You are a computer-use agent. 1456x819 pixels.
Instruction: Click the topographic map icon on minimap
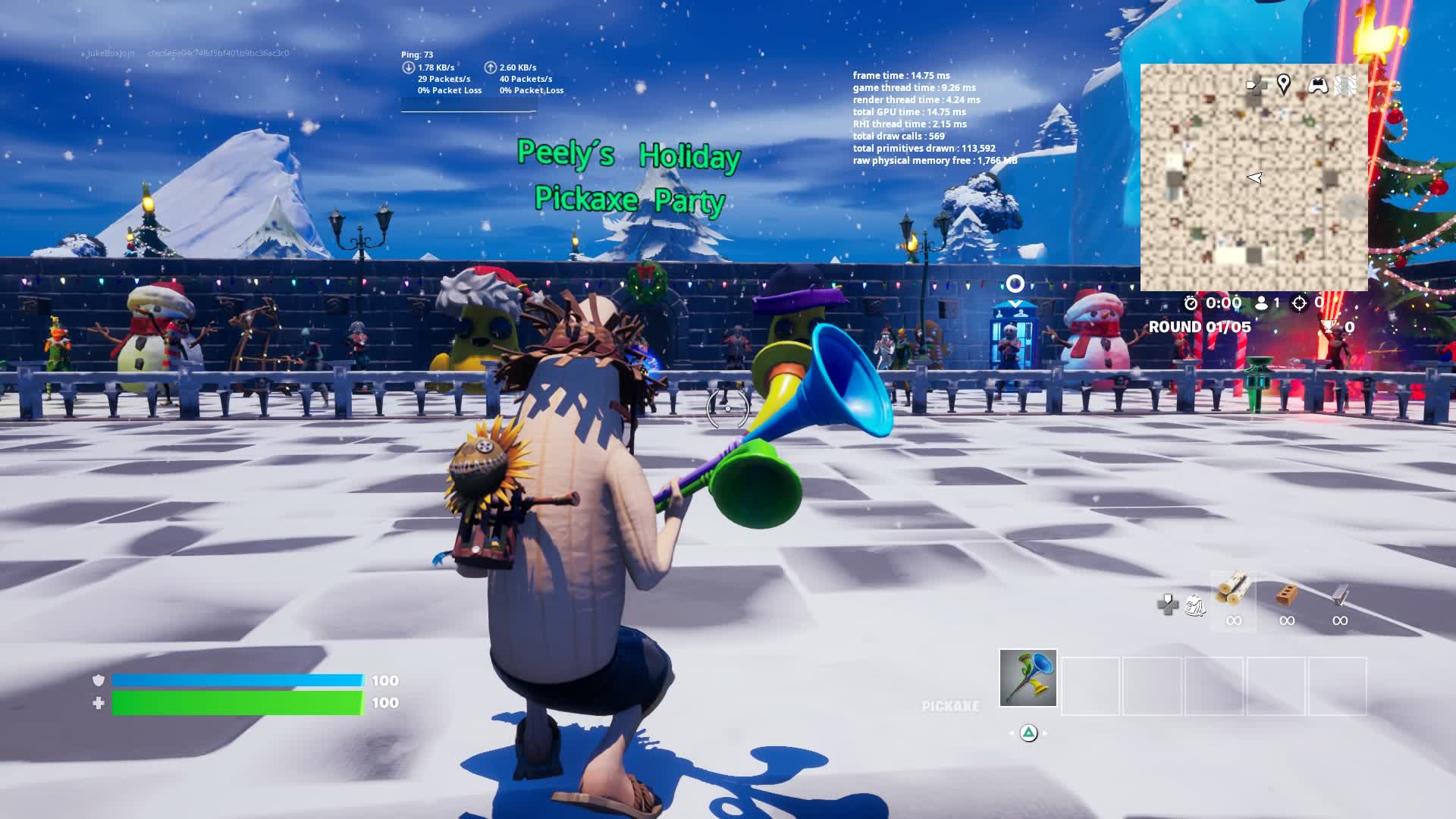(x=1346, y=84)
